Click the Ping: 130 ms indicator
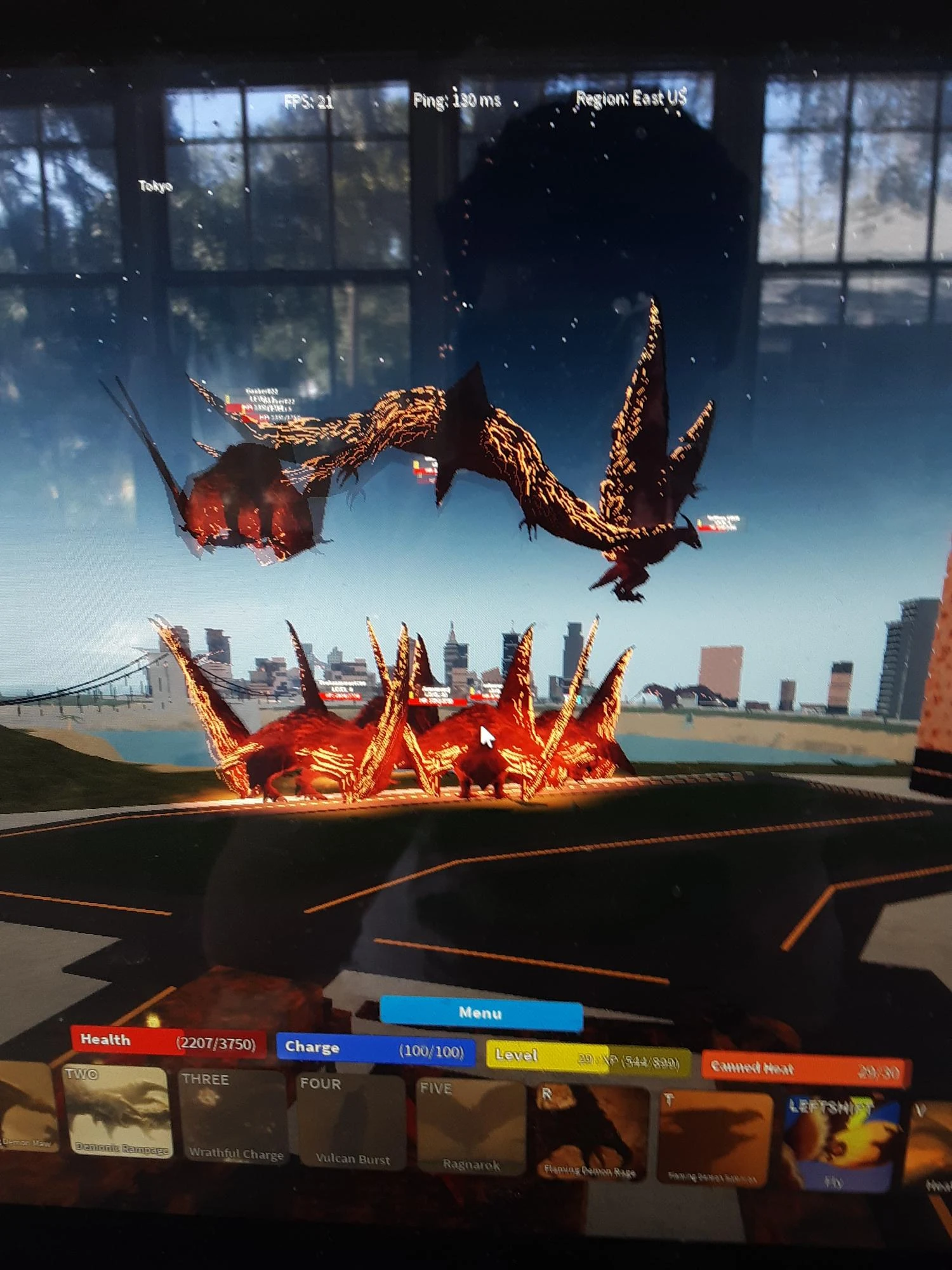The height and width of the screenshot is (1270, 952). pos(458,99)
